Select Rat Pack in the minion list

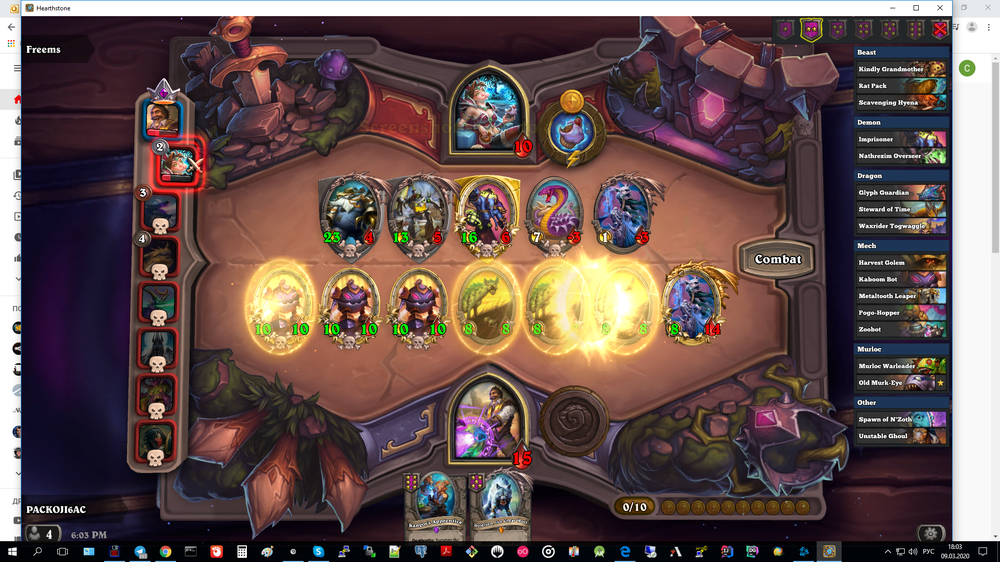coord(900,86)
